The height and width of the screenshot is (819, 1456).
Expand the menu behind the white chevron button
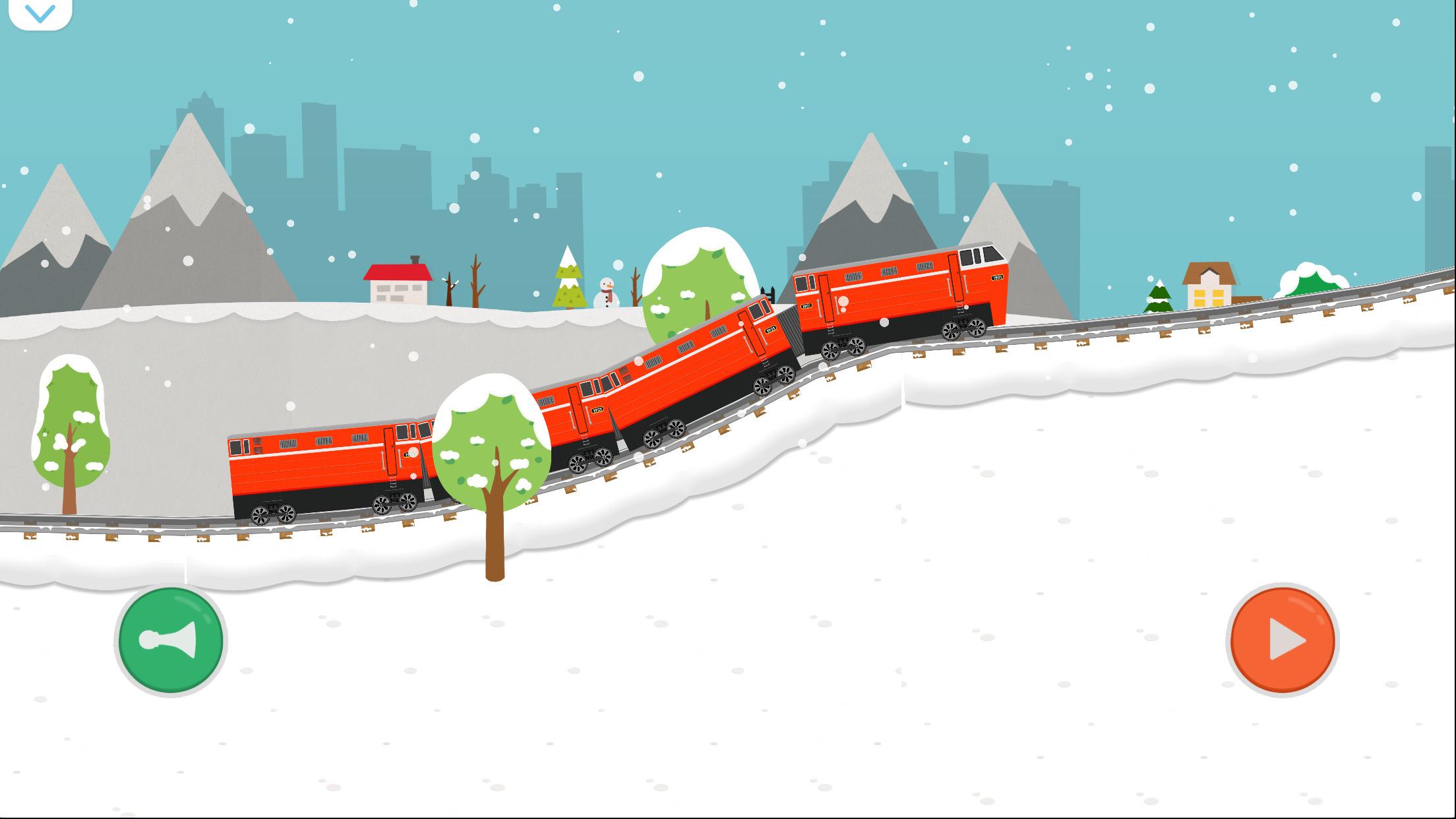click(41, 13)
